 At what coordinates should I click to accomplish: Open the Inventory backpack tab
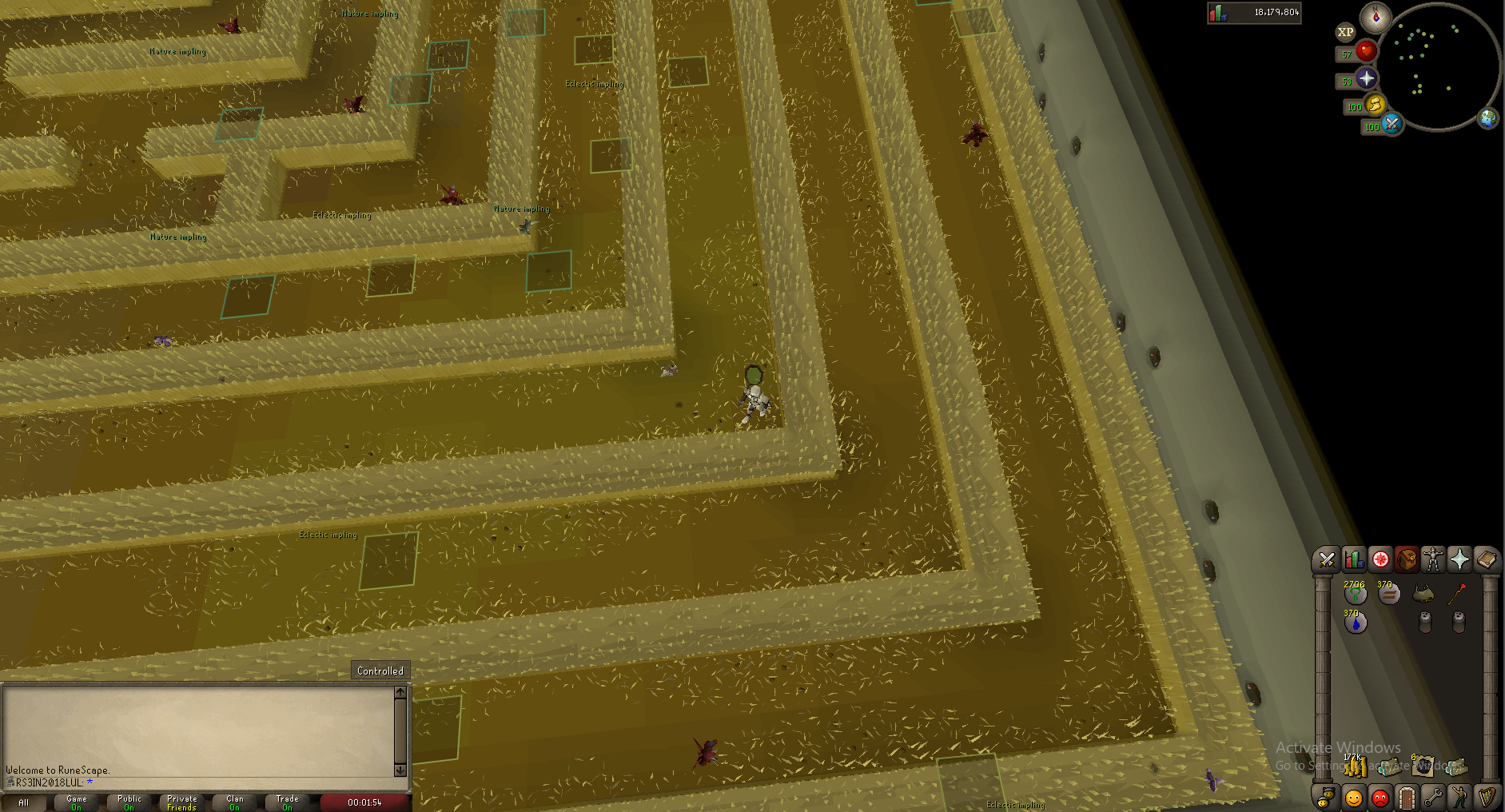tap(1406, 559)
